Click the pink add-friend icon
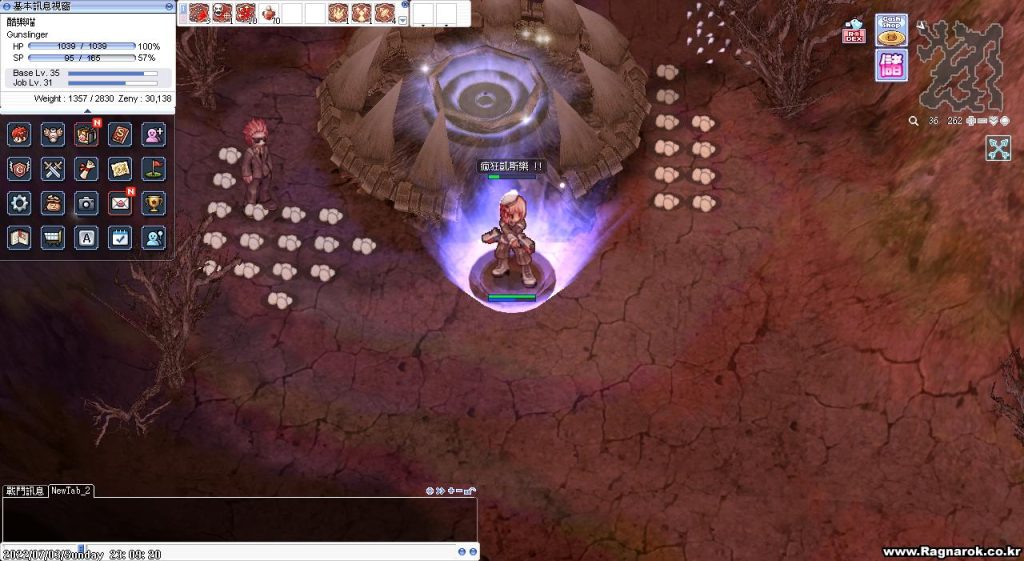The image size is (1024, 561). (x=154, y=135)
